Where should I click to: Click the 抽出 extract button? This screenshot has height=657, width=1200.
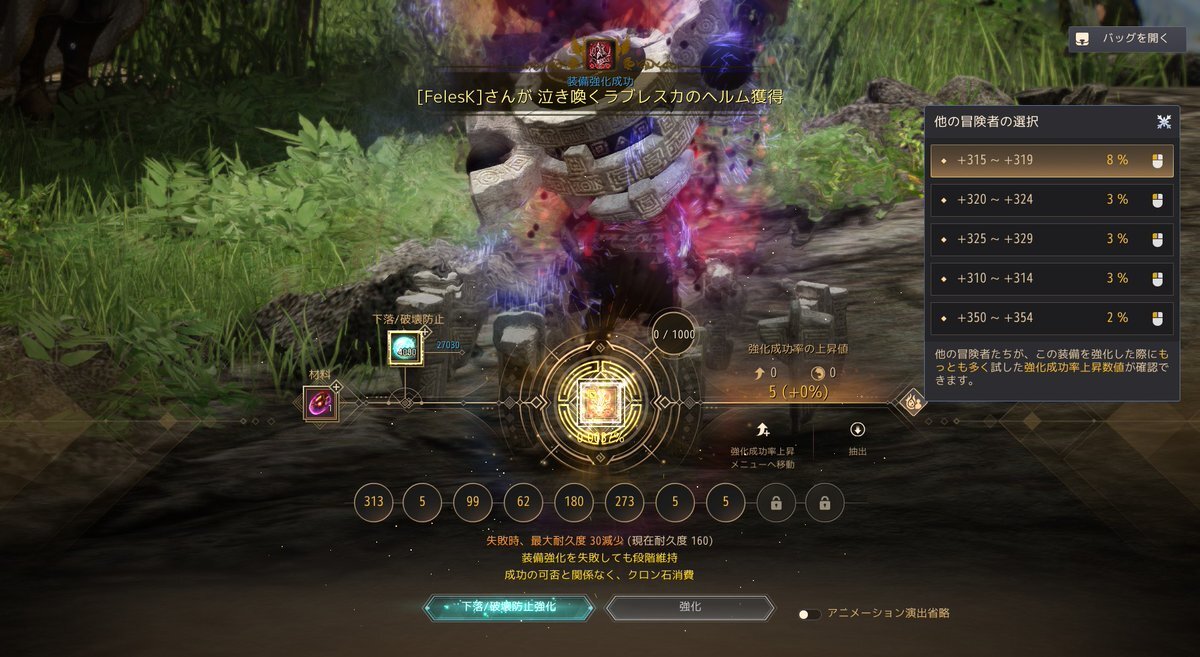tap(857, 437)
